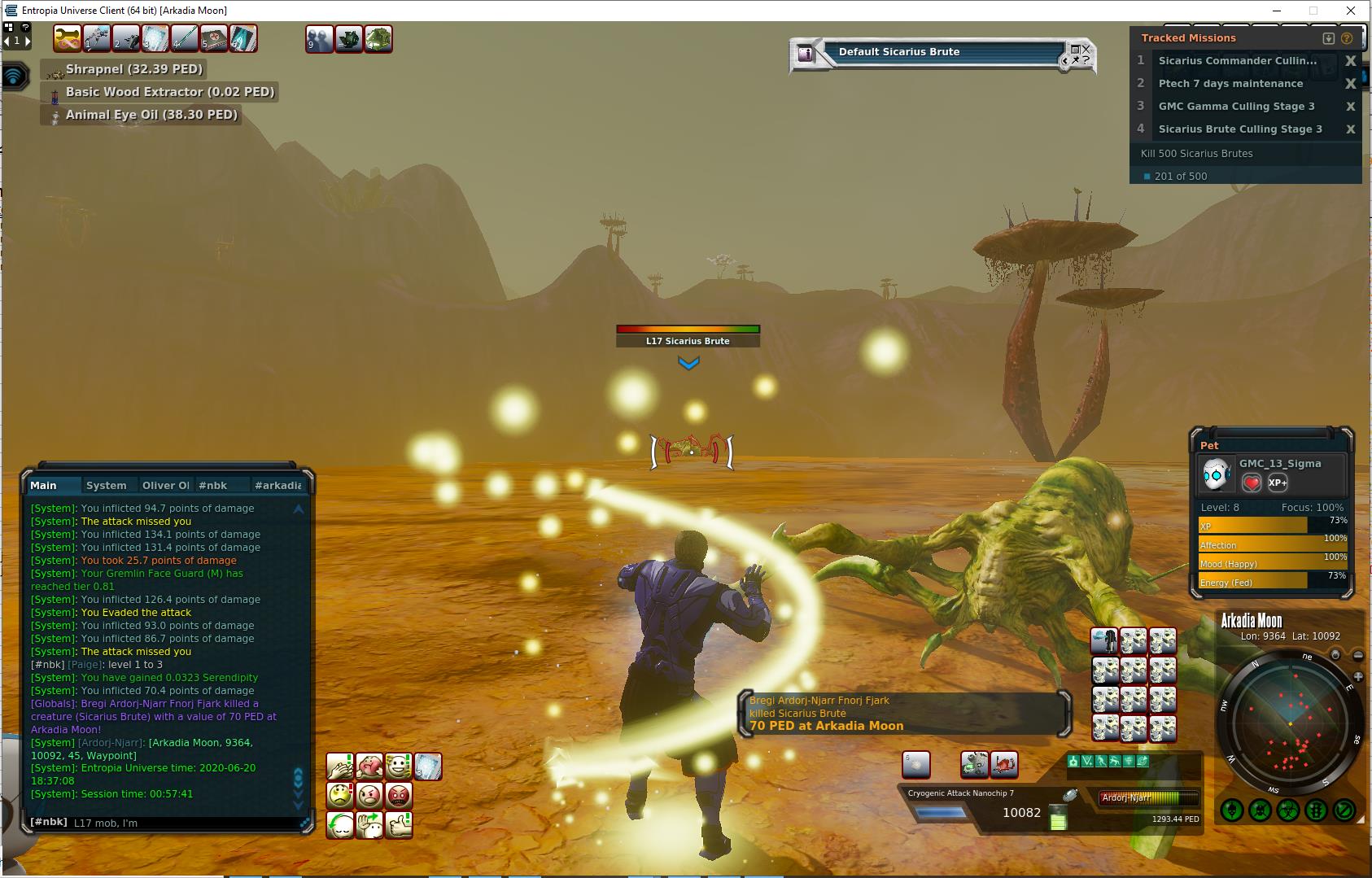Use the angry red face emote
This screenshot has height=878, width=1372.
click(x=399, y=795)
